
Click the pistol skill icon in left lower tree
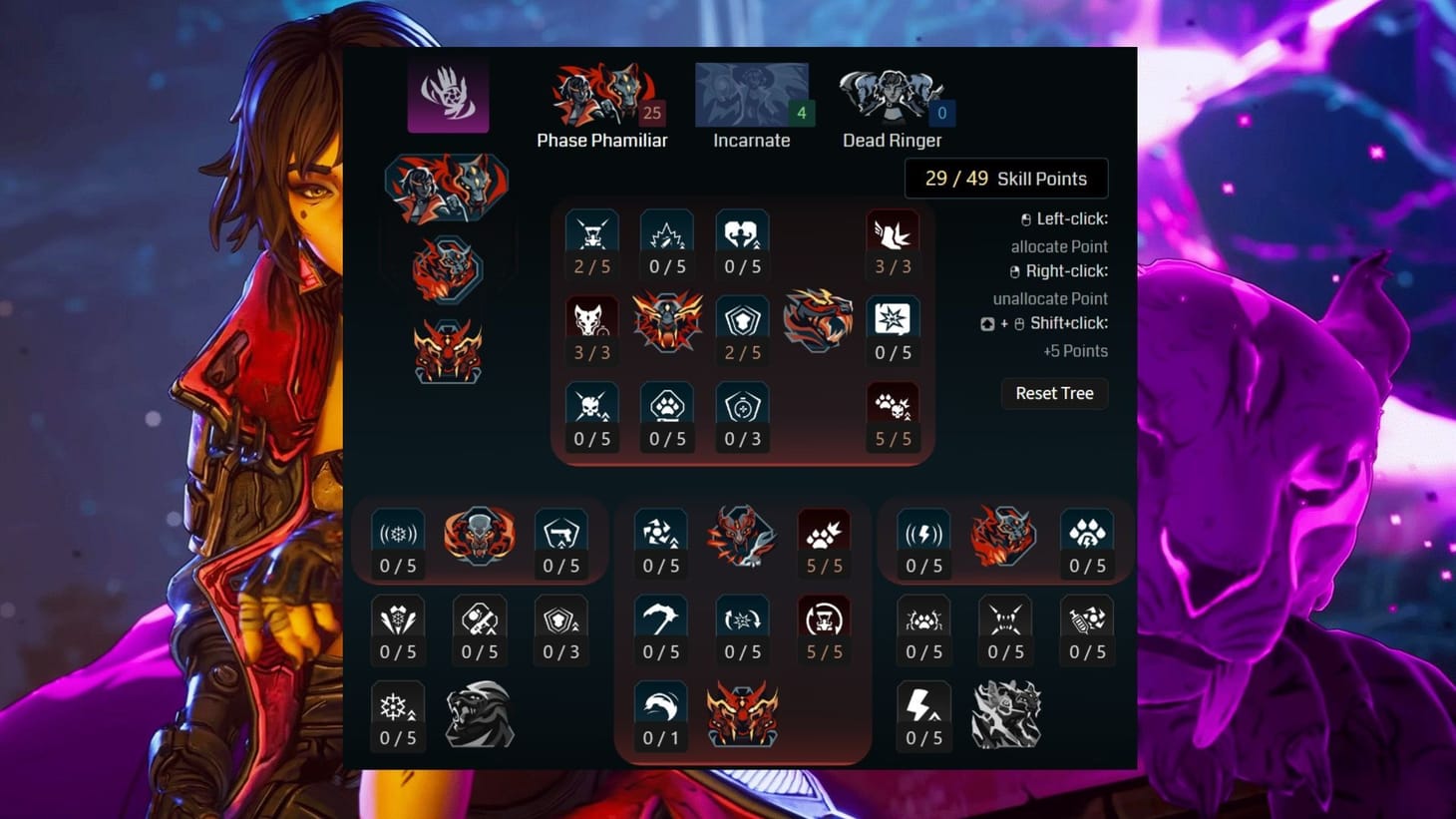tap(560, 530)
